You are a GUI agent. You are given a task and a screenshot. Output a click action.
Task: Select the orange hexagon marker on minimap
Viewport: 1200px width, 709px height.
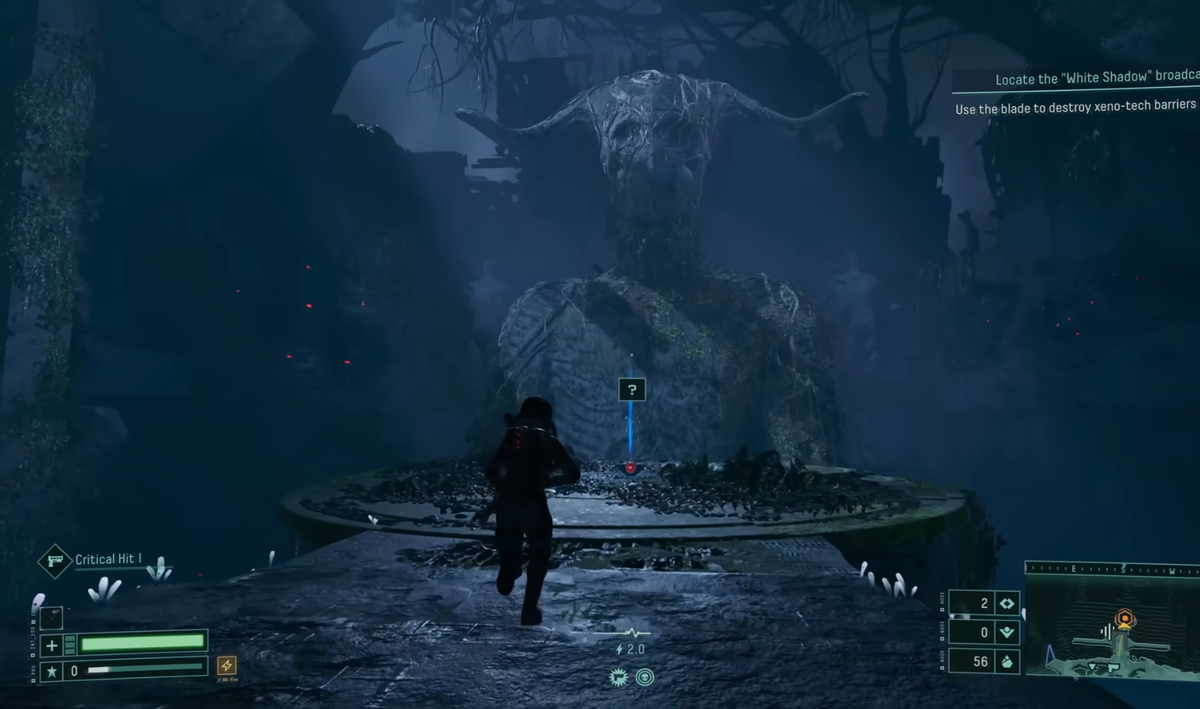tap(1125, 619)
